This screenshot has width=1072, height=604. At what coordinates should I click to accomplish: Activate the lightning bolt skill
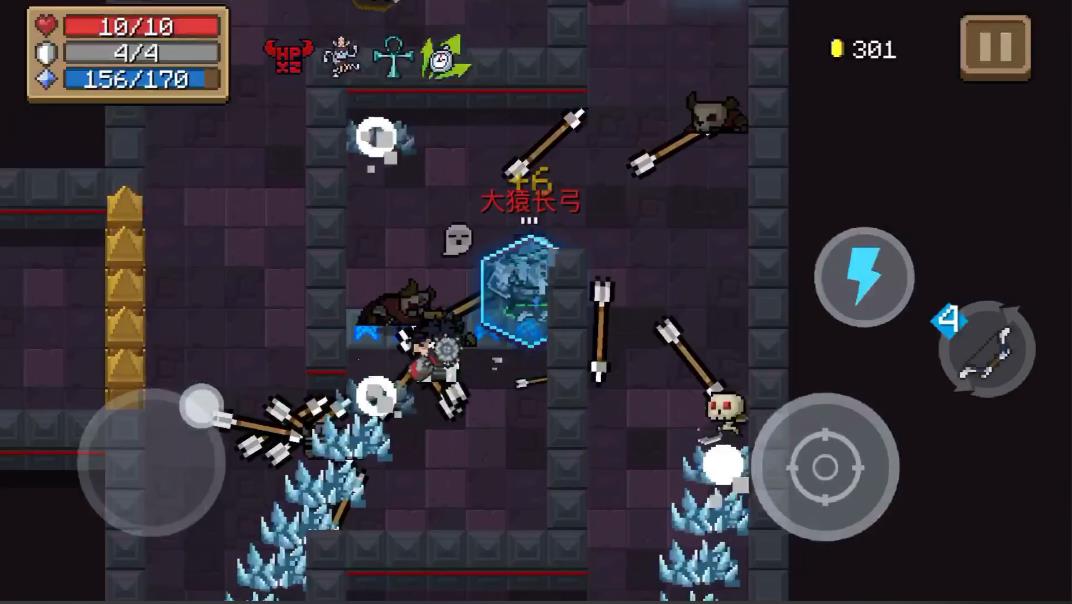[x=864, y=277]
